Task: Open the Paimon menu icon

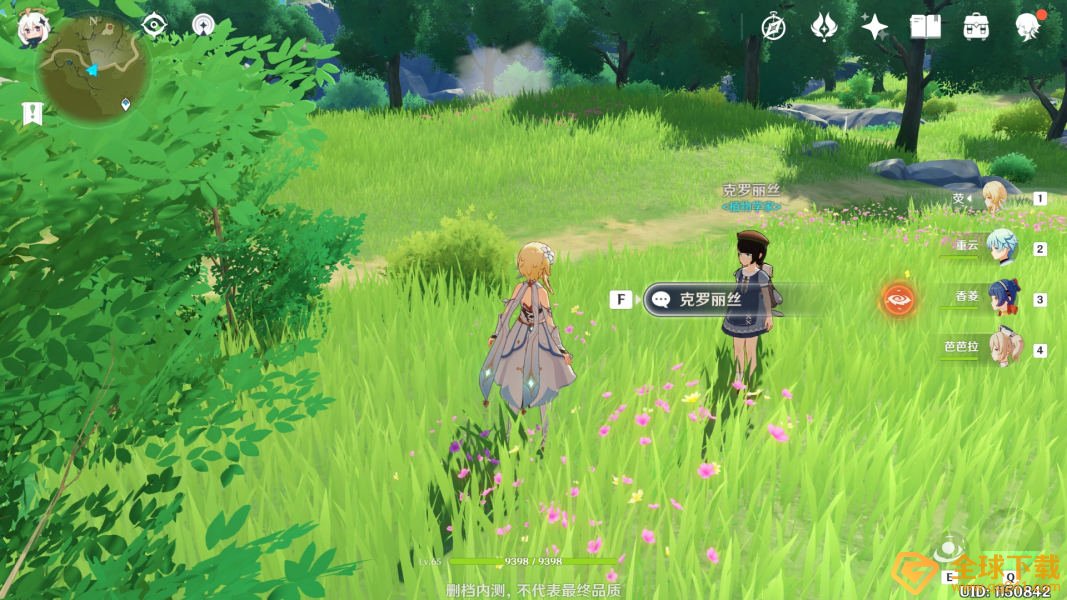Action: coord(32,30)
